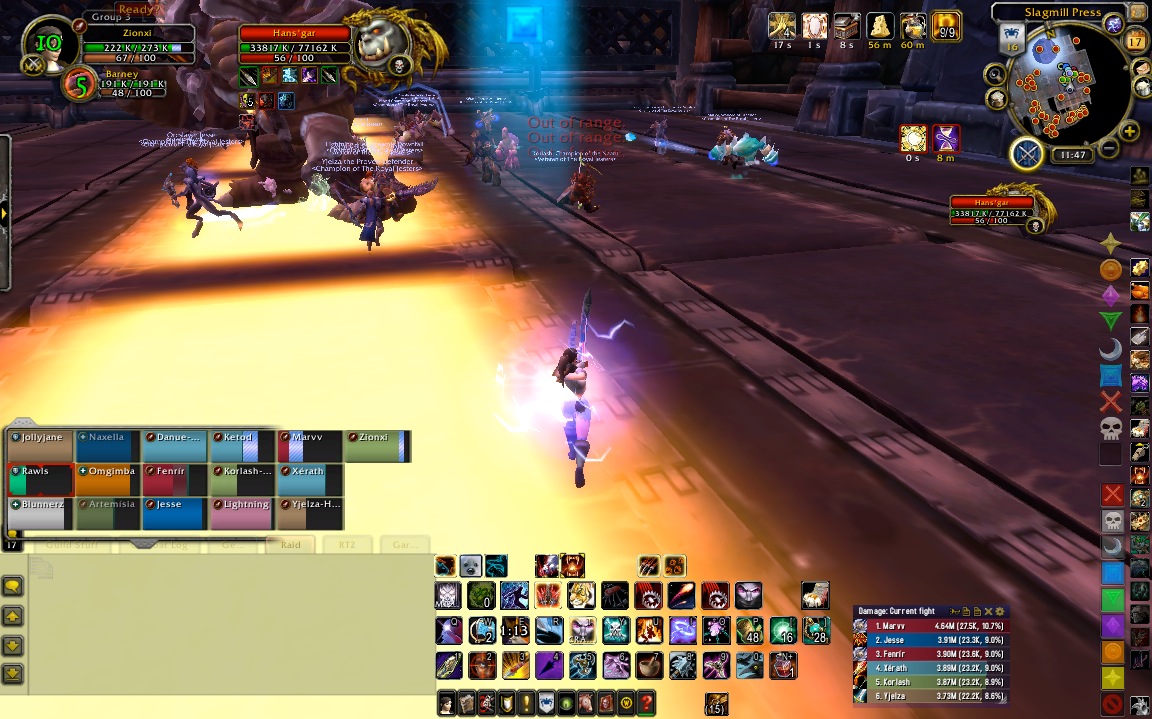Screen dimensions: 1152x719
Task: Zoom out the minimap with the minus button
Action: 1108,150
